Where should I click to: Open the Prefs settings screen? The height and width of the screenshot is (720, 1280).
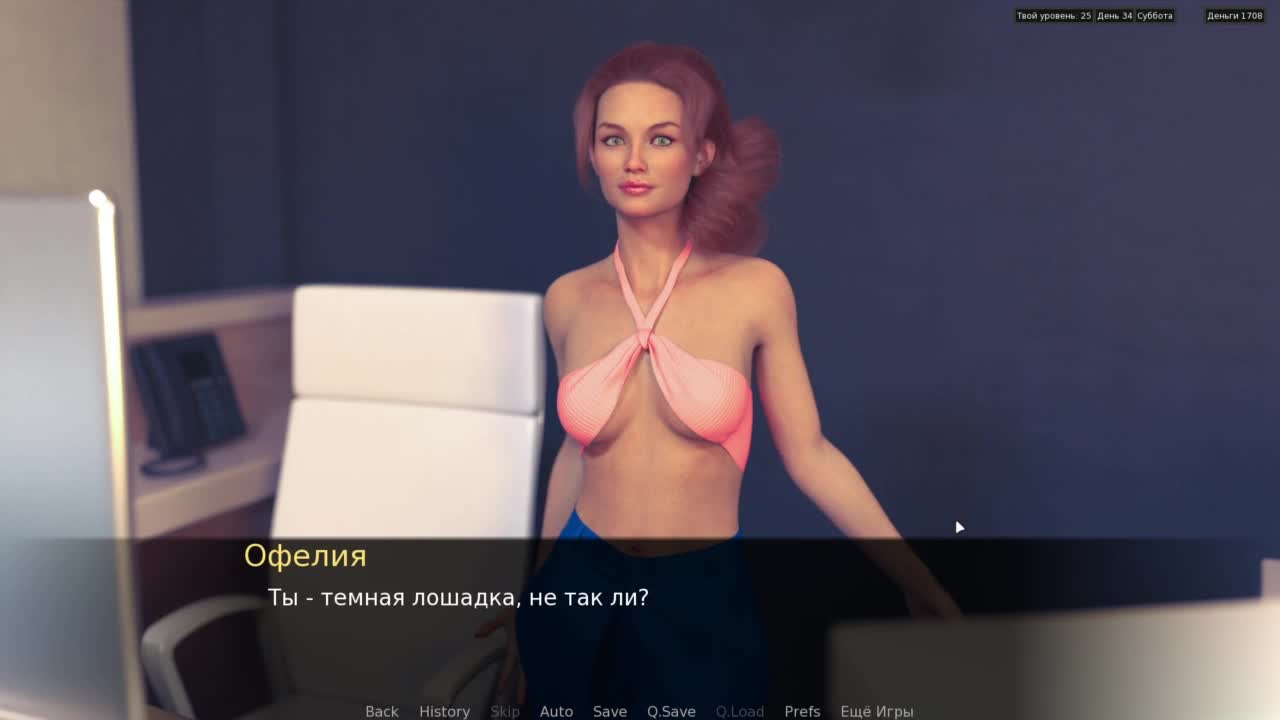point(802,711)
